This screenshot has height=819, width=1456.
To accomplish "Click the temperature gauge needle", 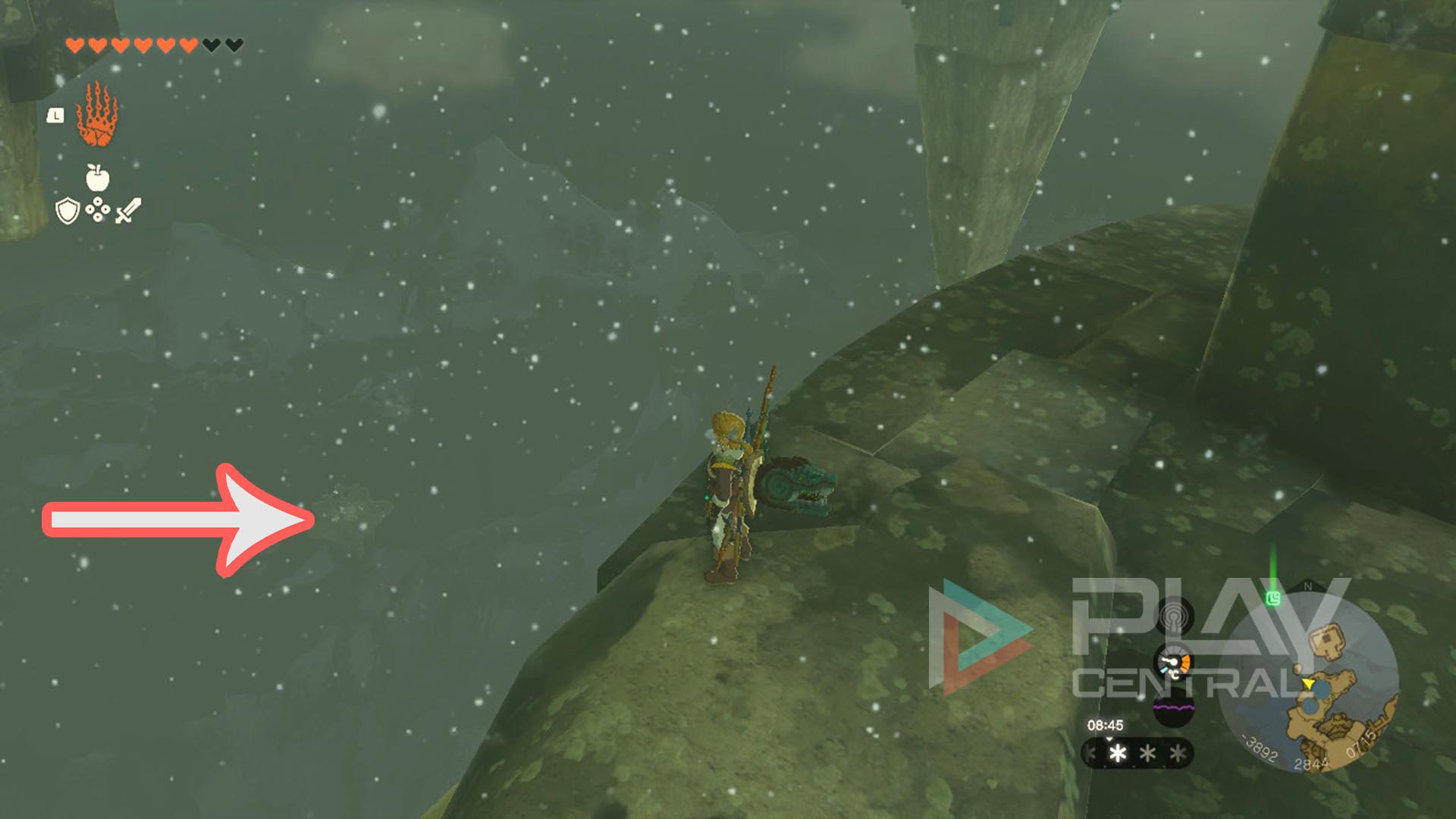I will click(1172, 662).
